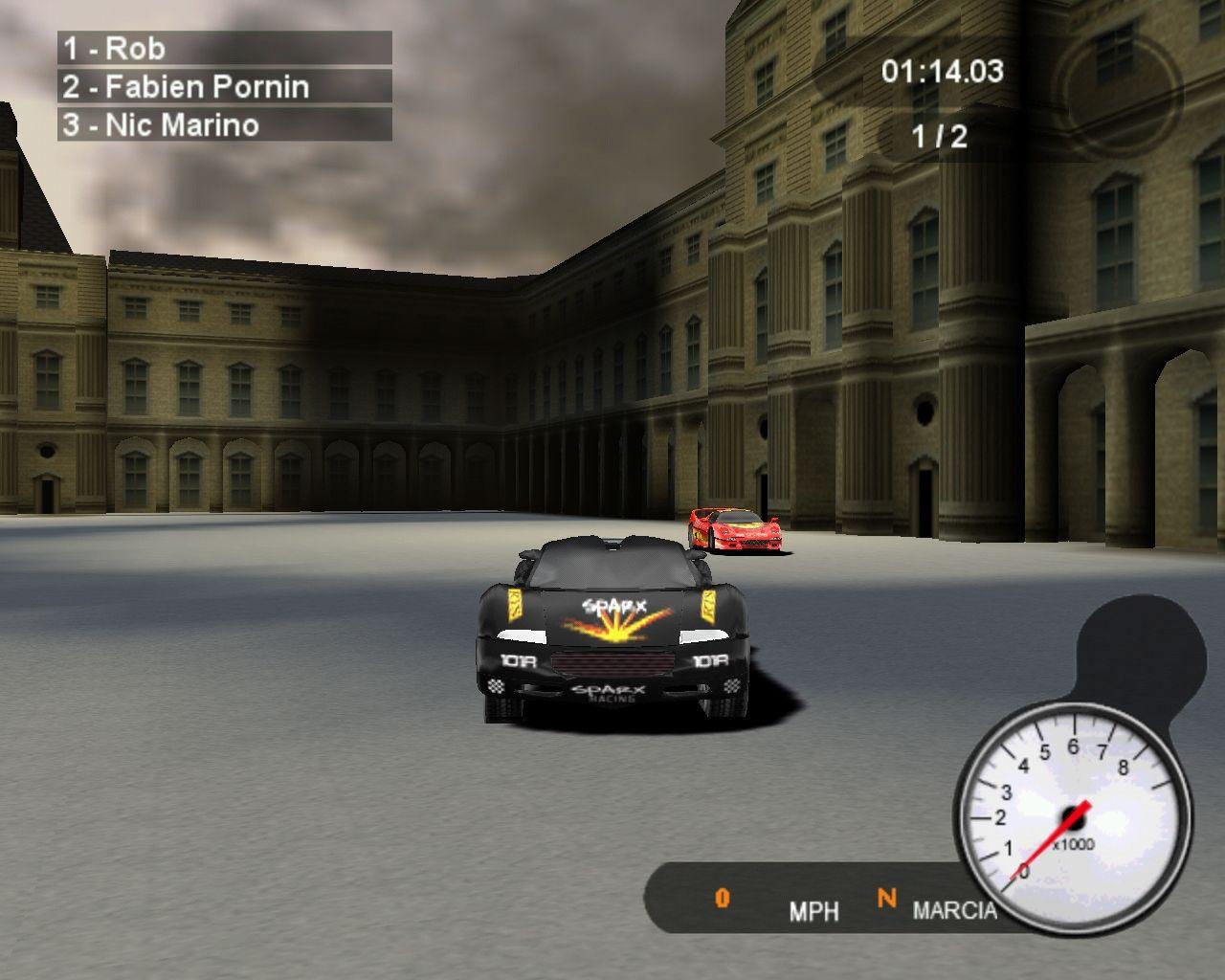1225x980 pixels.
Task: Click the N gear indicator
Action: 886,898
